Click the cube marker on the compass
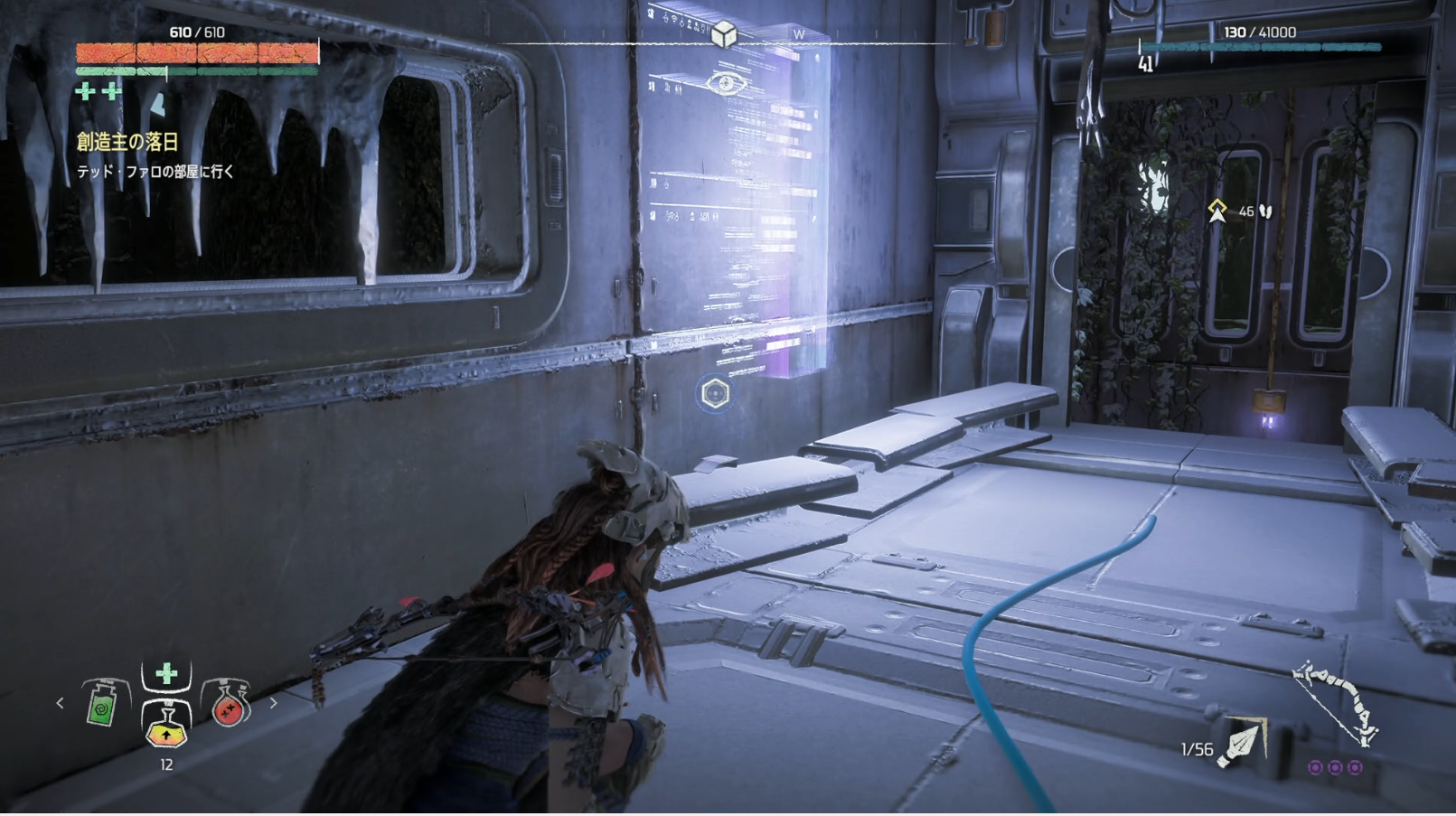This screenshot has height=816, width=1456. click(x=723, y=34)
